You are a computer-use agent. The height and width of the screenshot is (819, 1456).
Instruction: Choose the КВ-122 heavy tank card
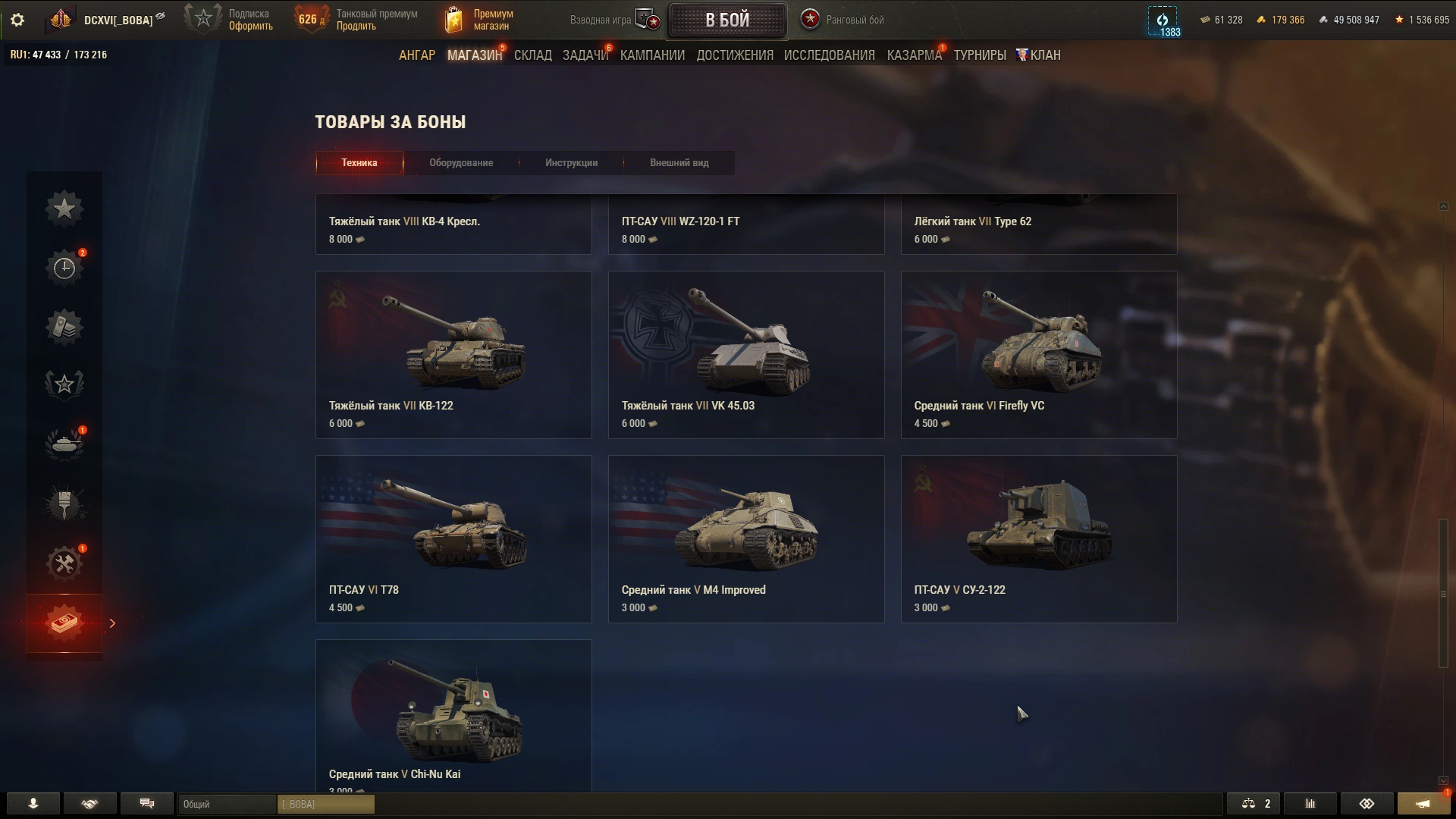[453, 355]
